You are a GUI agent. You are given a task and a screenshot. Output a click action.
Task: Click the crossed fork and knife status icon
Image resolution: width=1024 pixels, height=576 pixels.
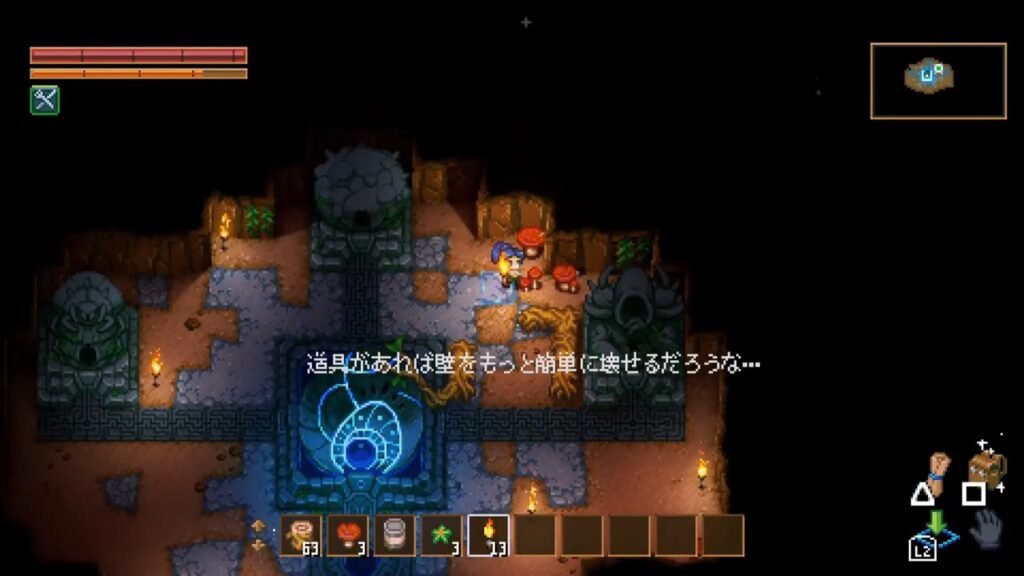click(x=44, y=99)
